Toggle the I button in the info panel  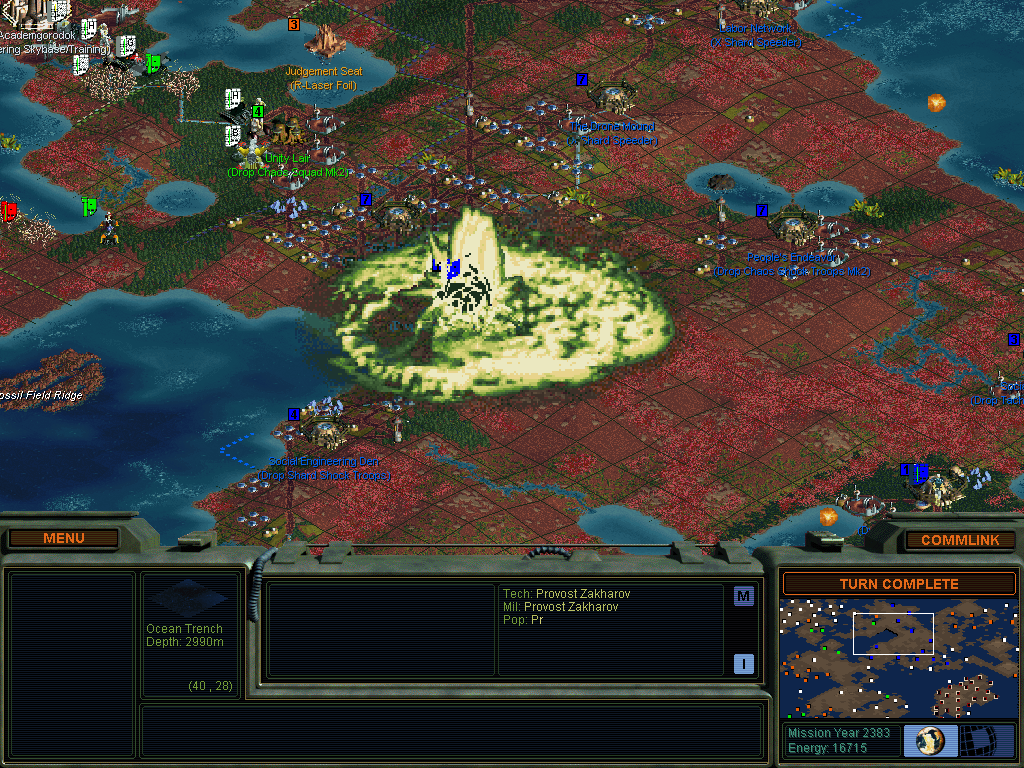pos(743,663)
